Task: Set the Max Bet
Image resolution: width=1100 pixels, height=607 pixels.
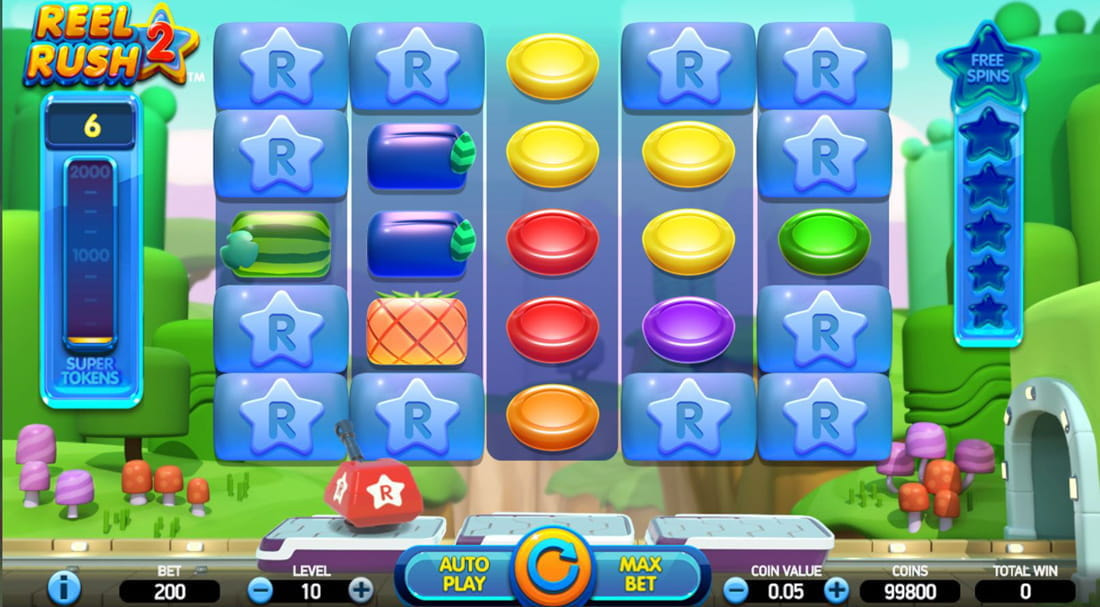Action: [x=641, y=574]
